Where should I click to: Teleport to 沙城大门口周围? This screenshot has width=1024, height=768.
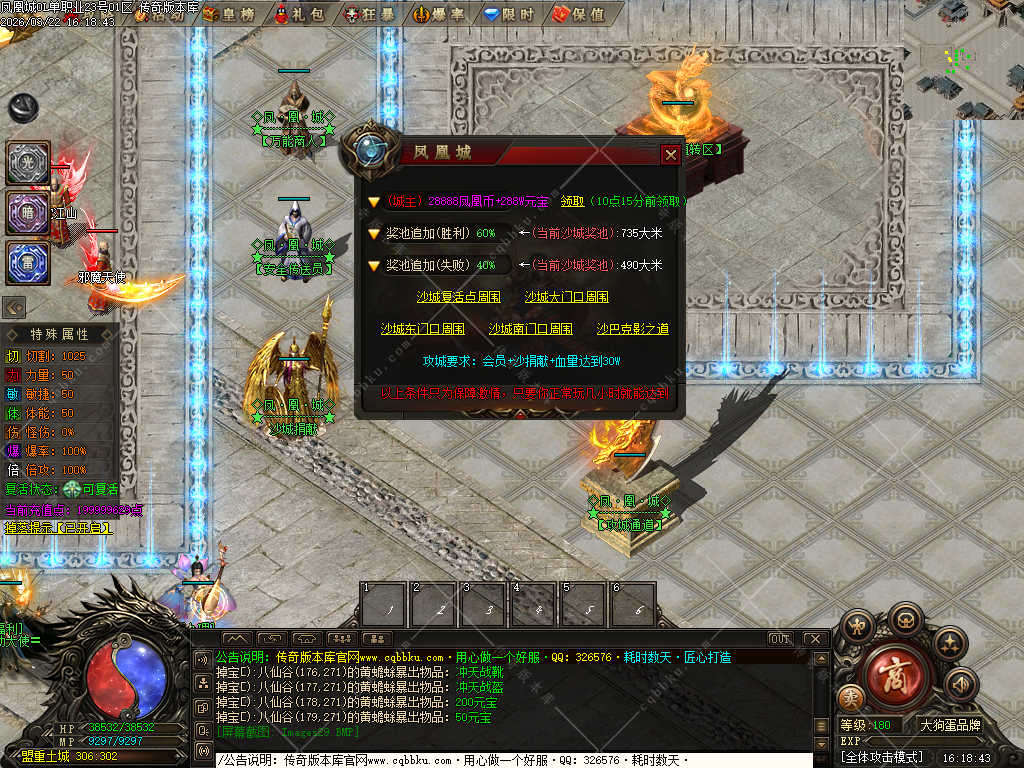(566, 297)
